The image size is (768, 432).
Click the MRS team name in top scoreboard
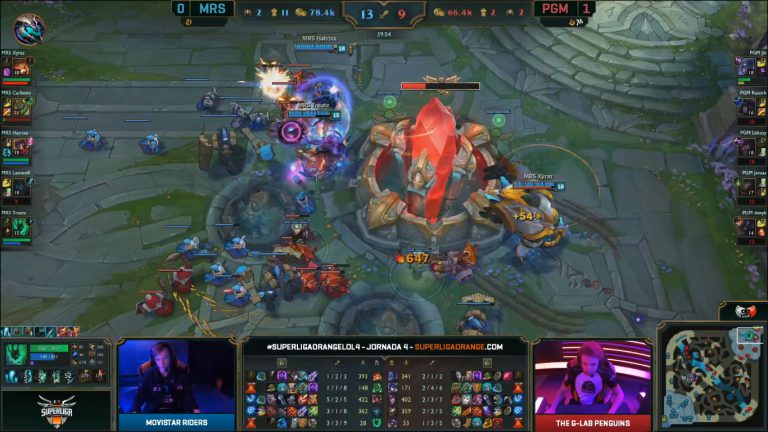pyautogui.click(x=211, y=9)
